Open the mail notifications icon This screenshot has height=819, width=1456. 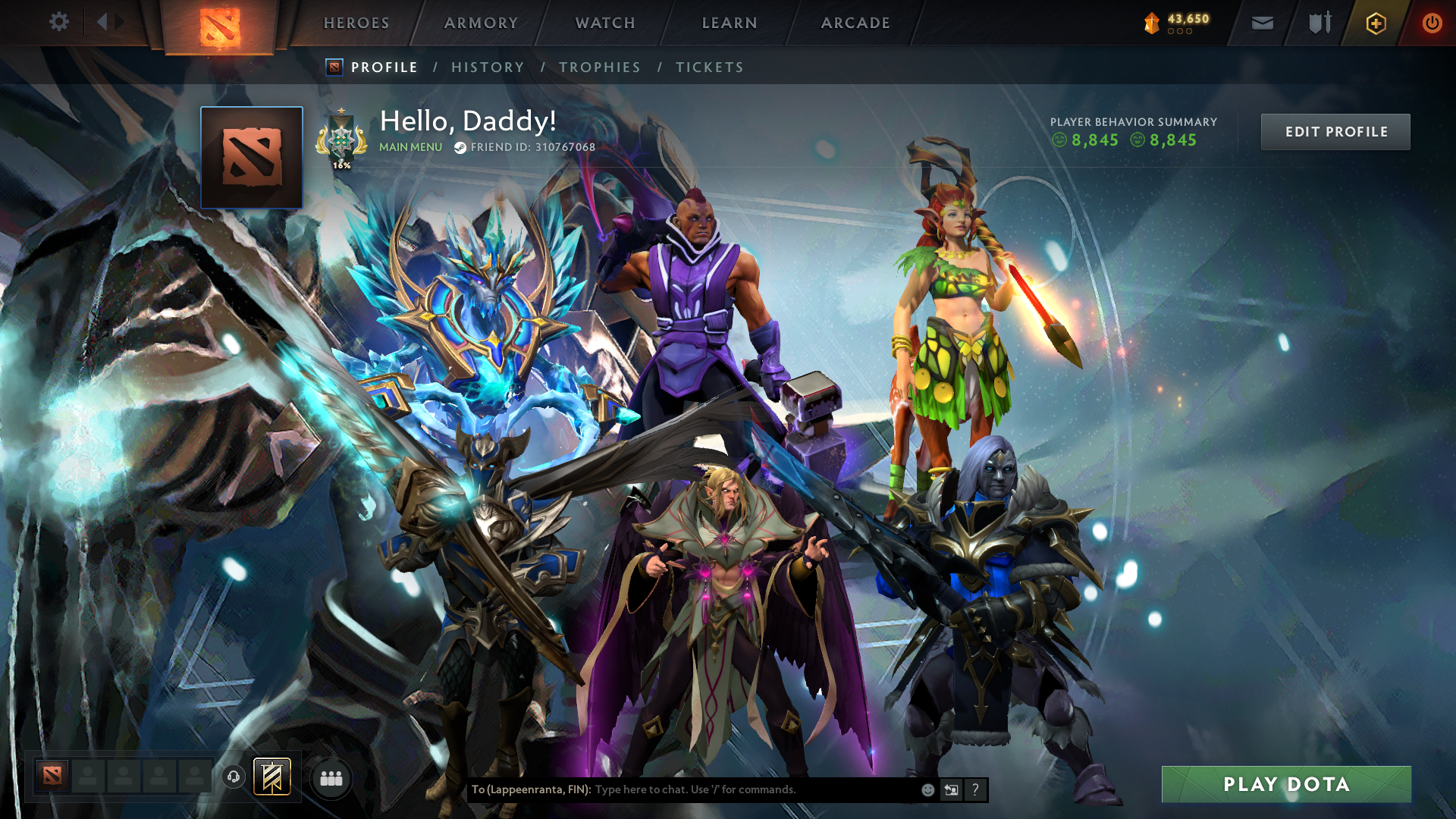click(1262, 23)
